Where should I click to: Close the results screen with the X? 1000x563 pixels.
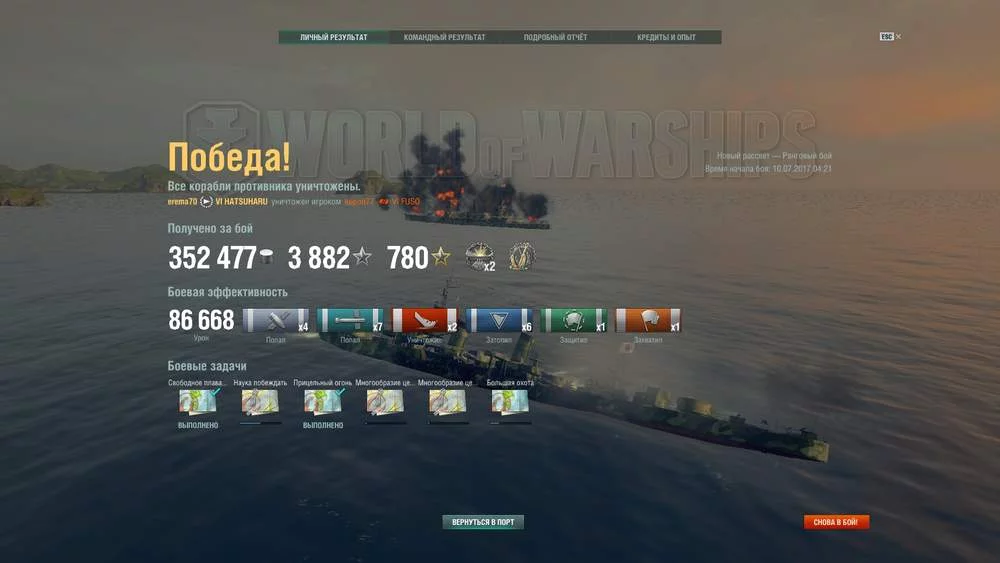click(x=898, y=37)
